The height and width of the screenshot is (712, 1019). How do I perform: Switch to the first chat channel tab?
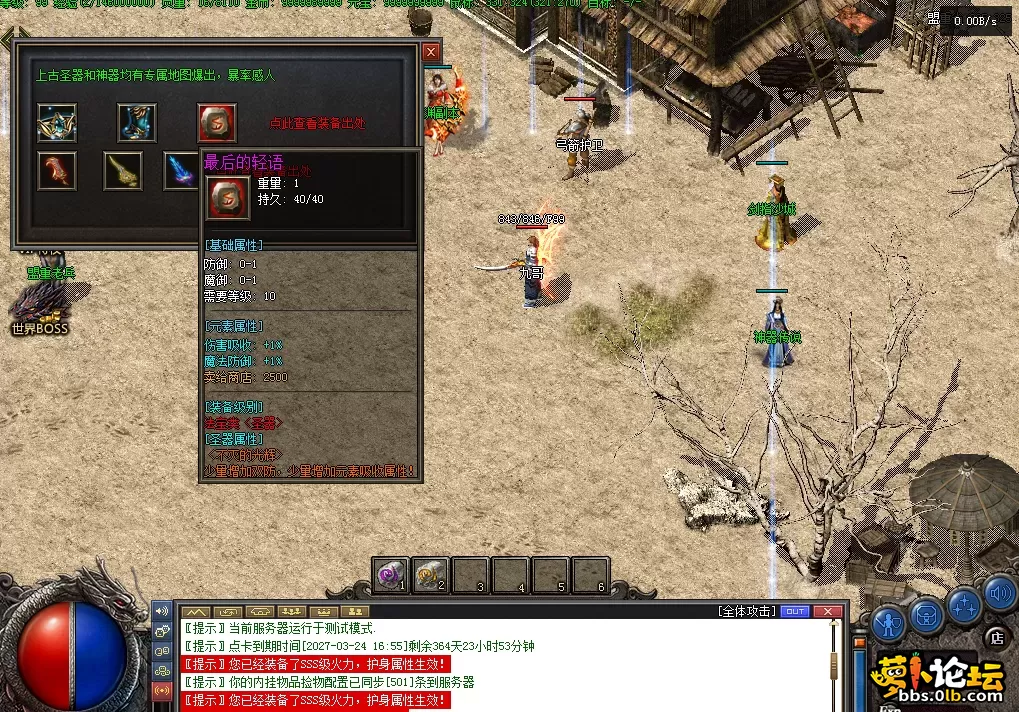pos(195,611)
